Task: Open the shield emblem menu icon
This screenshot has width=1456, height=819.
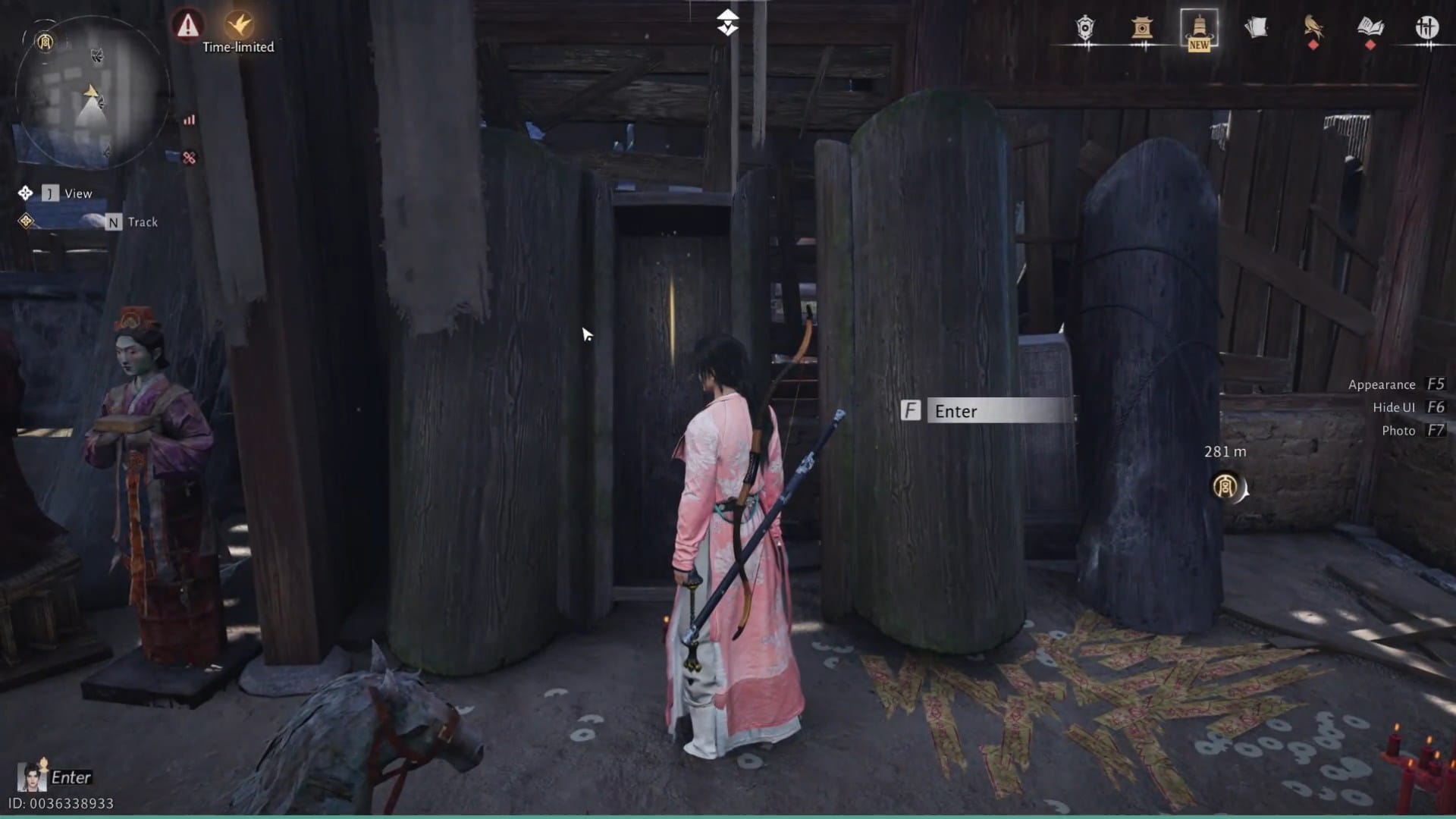Action: [1083, 29]
